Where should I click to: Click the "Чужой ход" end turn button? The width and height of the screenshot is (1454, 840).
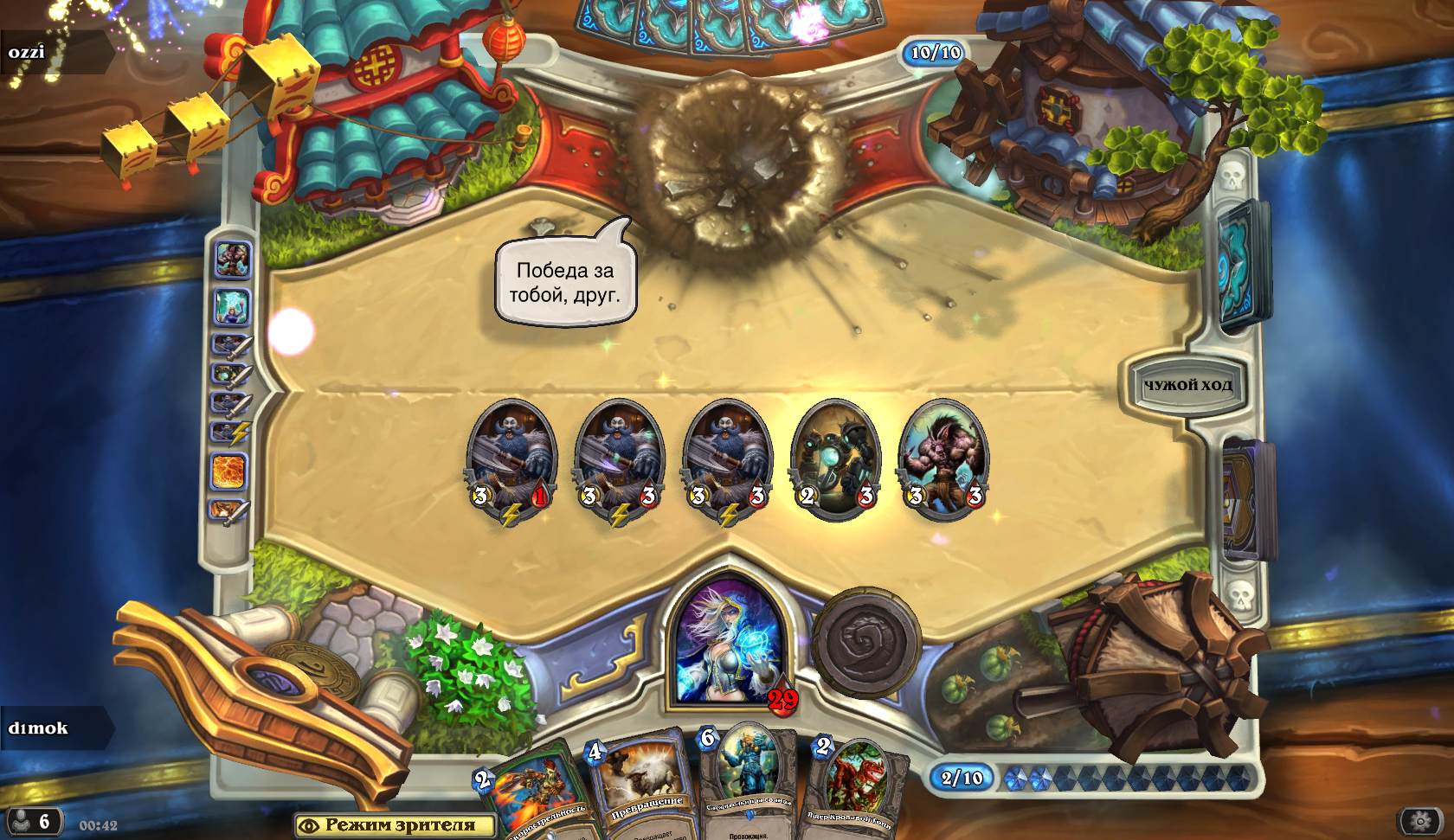pos(1187,385)
